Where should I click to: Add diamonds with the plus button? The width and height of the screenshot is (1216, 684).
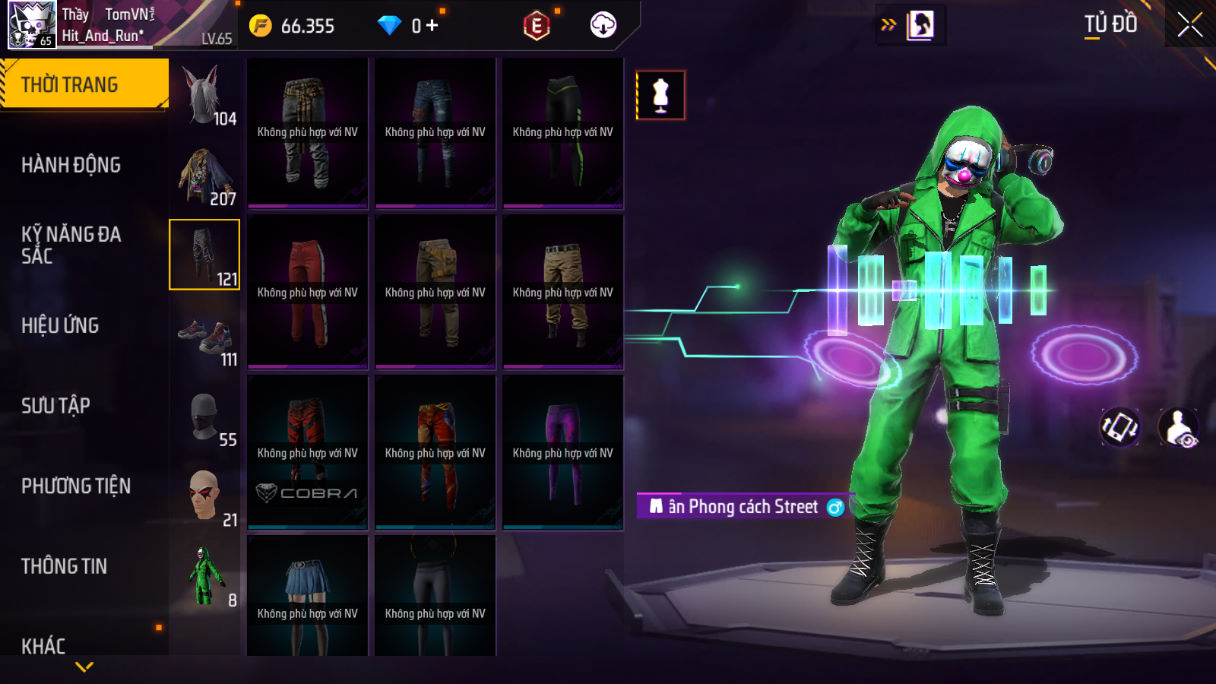point(432,26)
